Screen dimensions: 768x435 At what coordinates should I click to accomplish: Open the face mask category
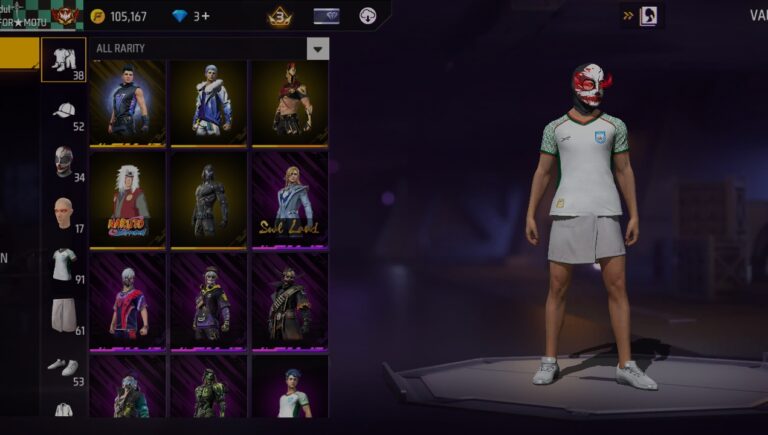click(x=63, y=160)
